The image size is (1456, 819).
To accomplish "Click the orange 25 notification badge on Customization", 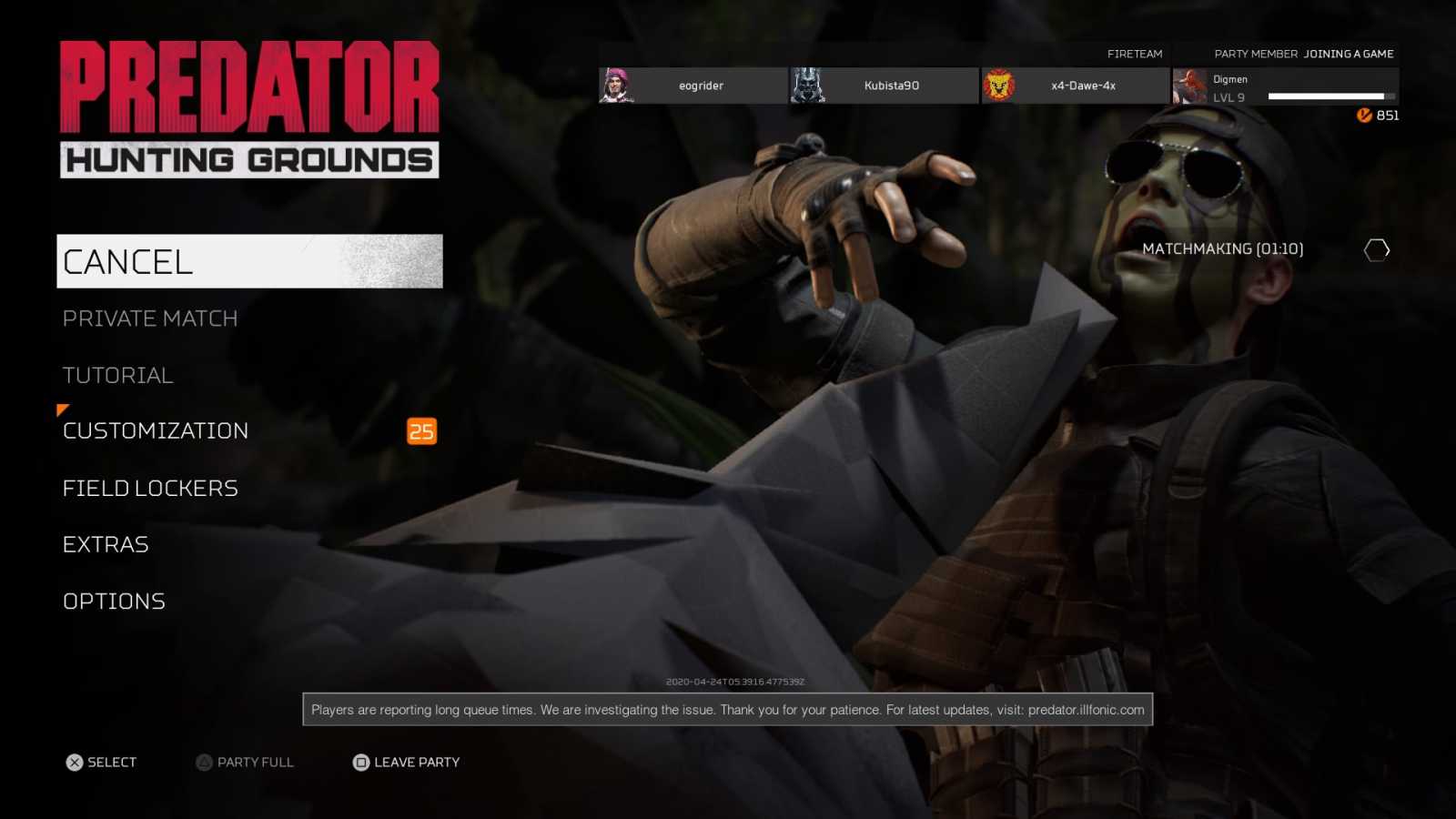I will click(x=421, y=430).
